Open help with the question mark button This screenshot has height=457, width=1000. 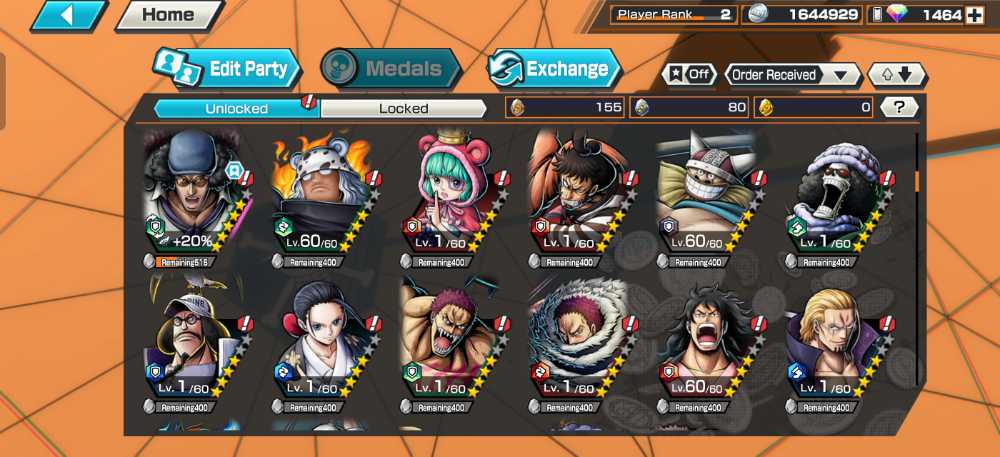(x=899, y=107)
